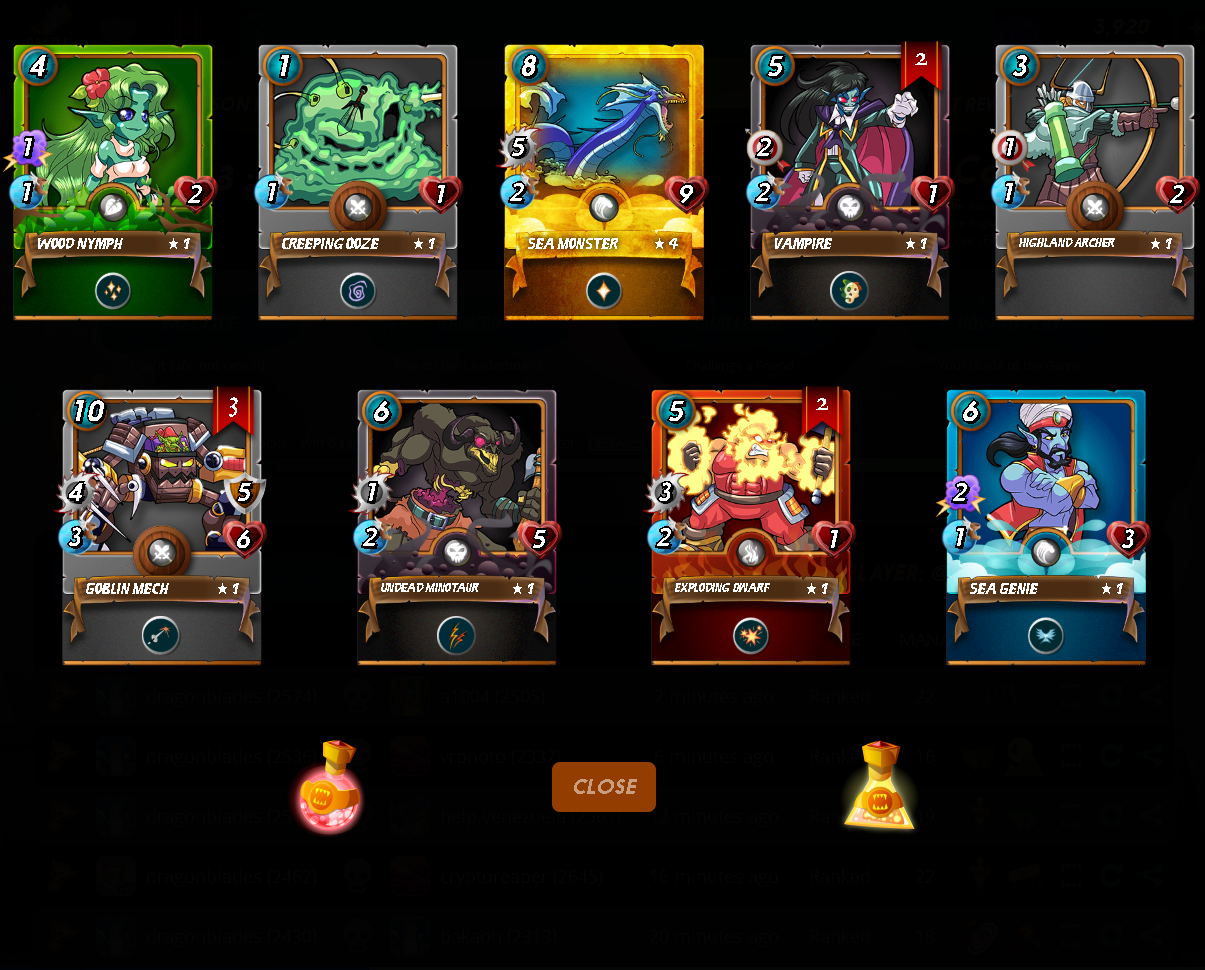Select the Highland Archer card
Image resolution: width=1205 pixels, height=970 pixels.
click(1095, 182)
